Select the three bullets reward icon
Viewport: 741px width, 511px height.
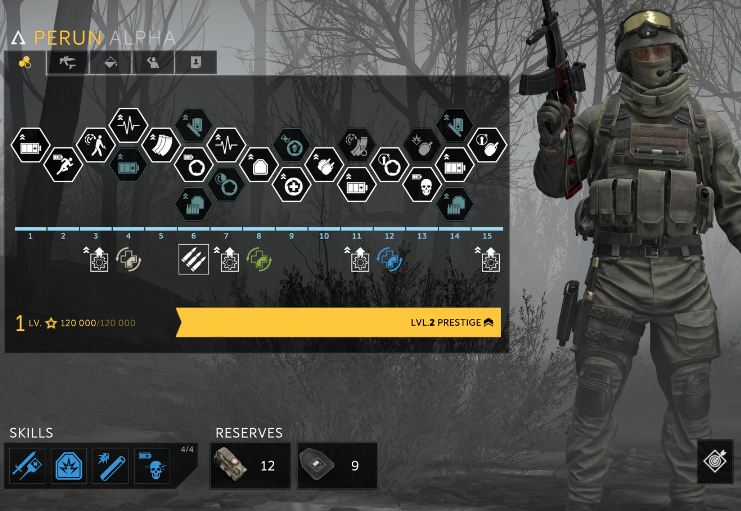coord(194,260)
